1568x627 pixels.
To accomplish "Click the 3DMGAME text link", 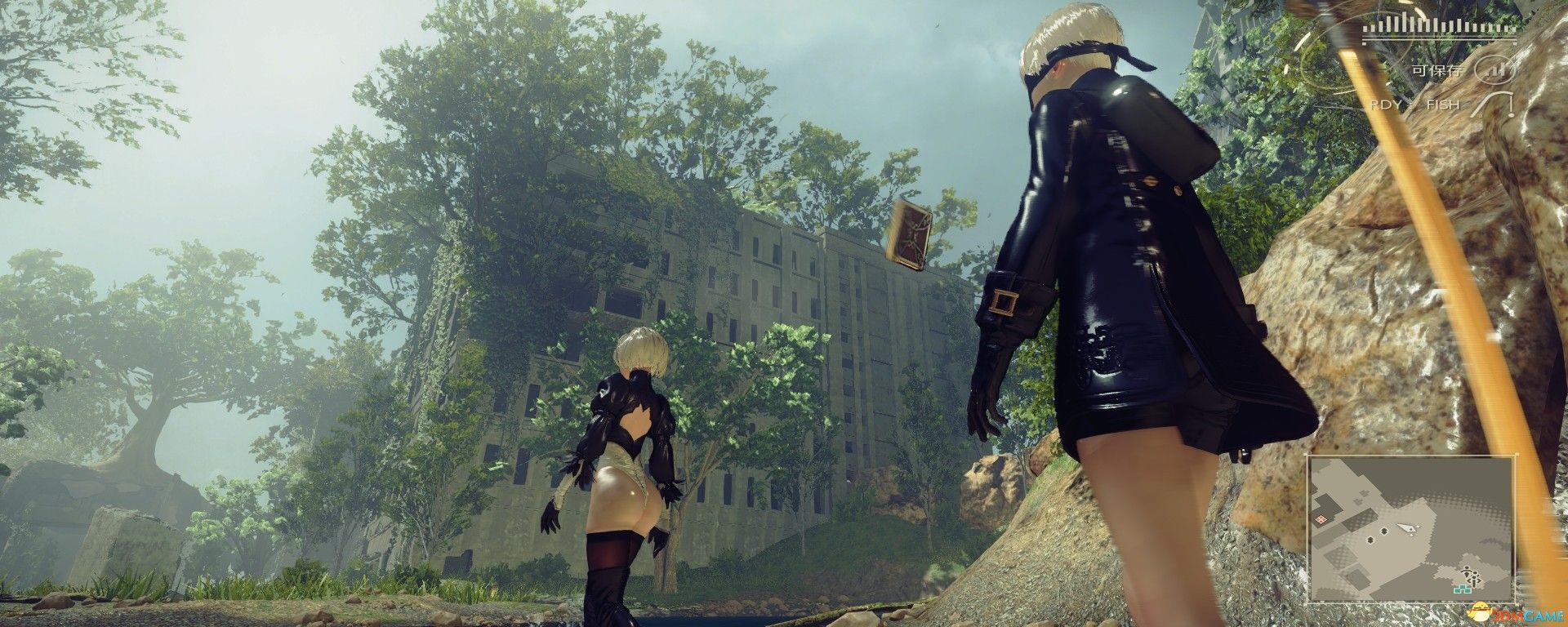I will (x=1527, y=614).
